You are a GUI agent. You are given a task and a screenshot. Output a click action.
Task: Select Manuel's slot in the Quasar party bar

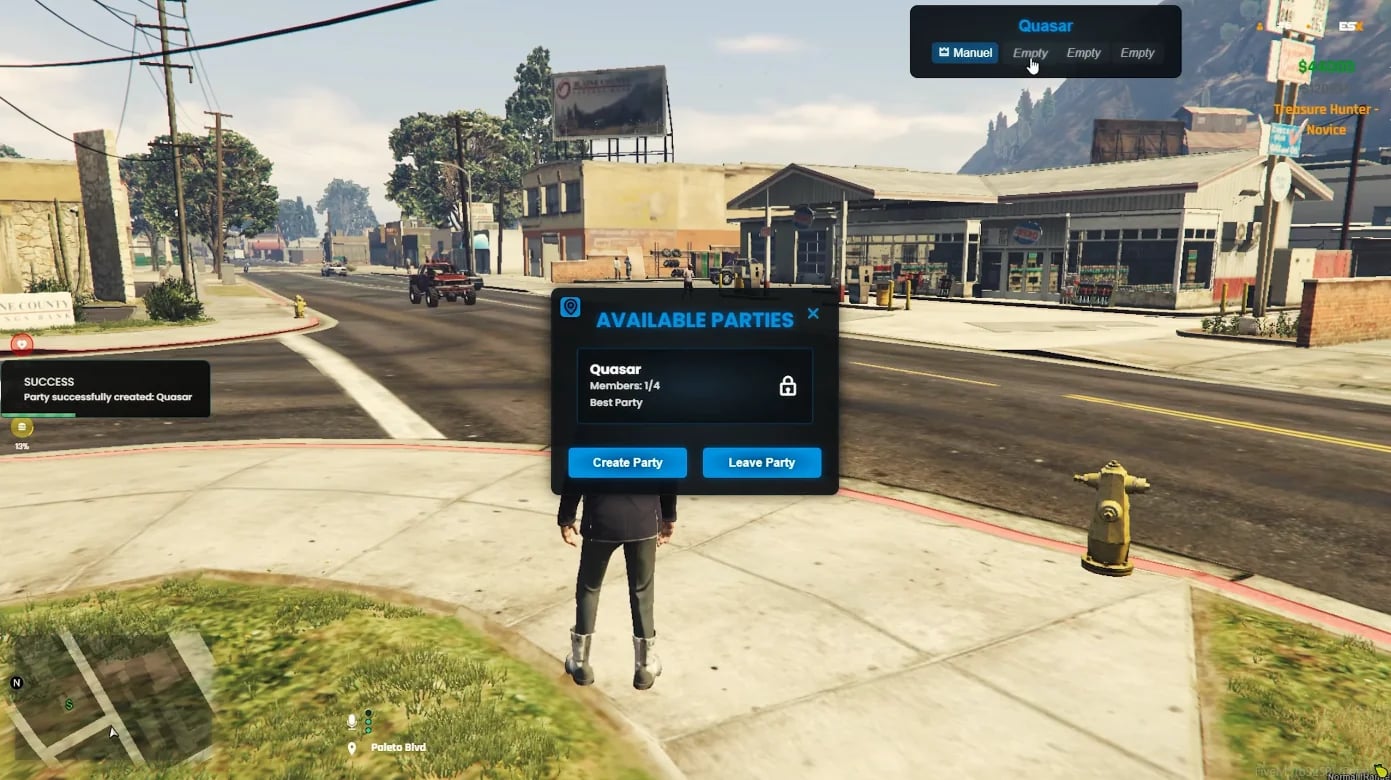(965, 53)
